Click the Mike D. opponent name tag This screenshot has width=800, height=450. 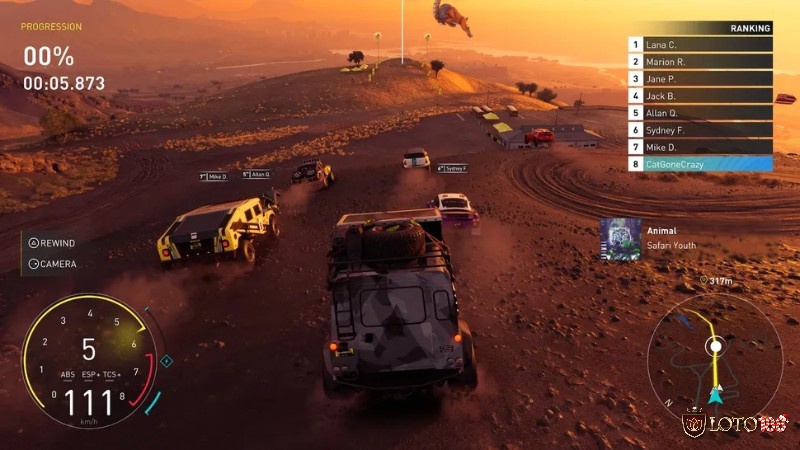click(214, 176)
